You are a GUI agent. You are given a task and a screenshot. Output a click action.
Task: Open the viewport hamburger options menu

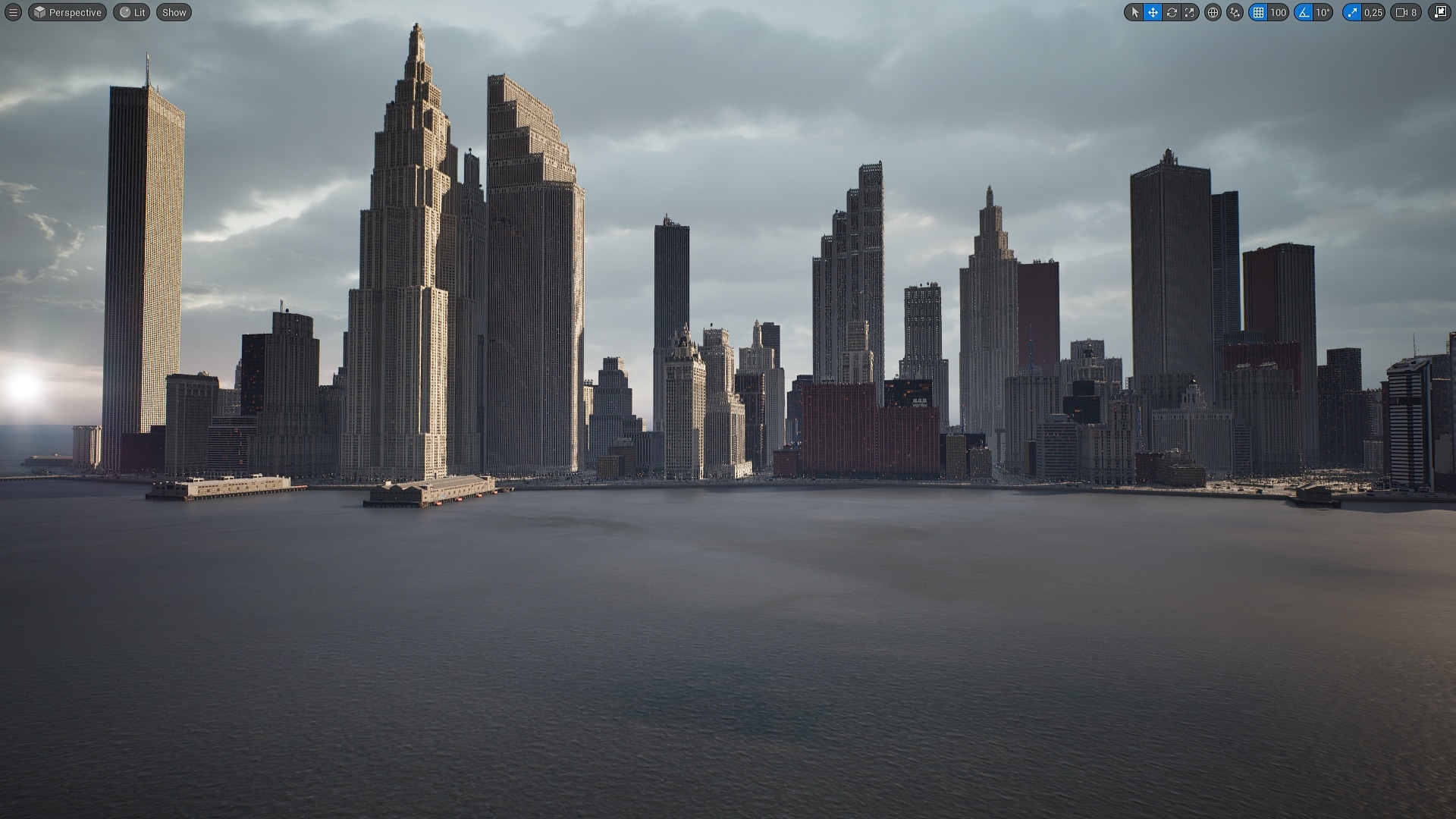tap(13, 12)
